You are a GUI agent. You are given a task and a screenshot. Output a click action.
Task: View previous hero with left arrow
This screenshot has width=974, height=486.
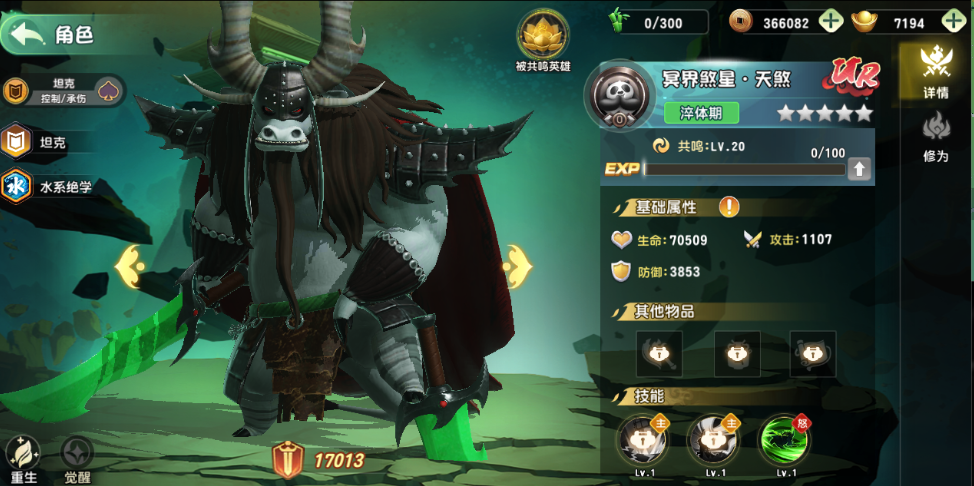[x=131, y=267]
